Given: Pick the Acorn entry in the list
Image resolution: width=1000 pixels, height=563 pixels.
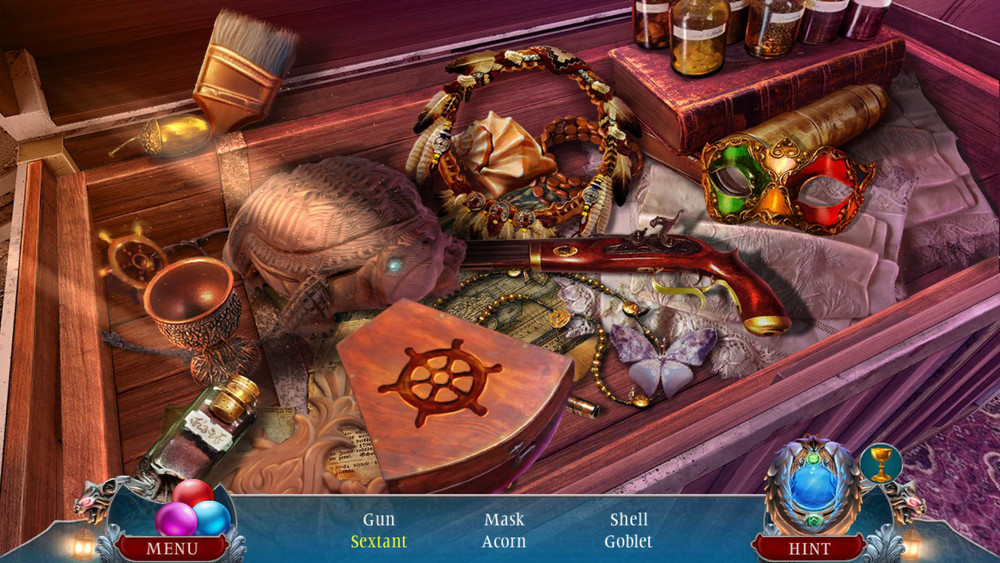Looking at the screenshot, I should click(504, 541).
